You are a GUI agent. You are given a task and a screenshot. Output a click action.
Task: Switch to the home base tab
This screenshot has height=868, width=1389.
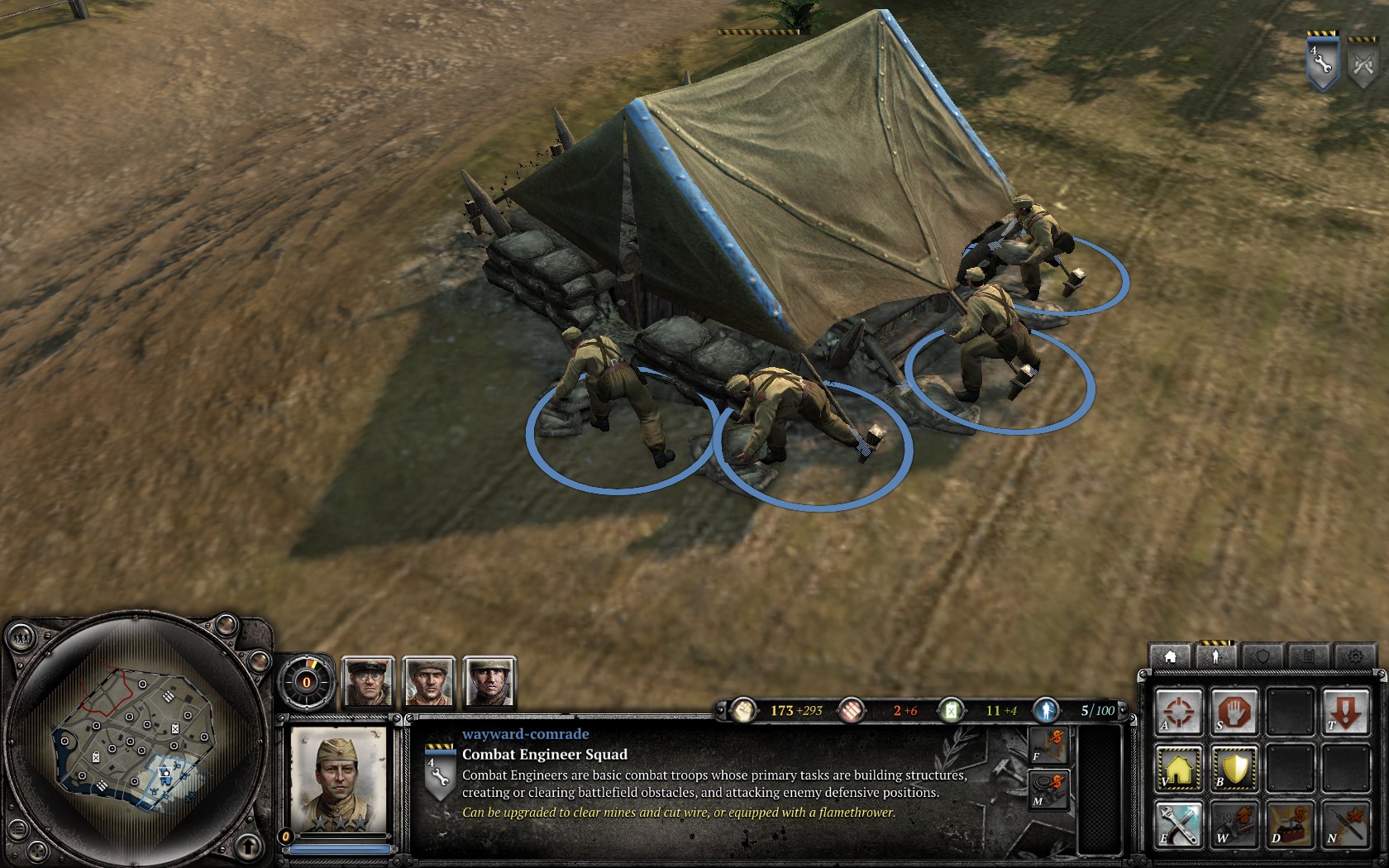(x=1170, y=656)
